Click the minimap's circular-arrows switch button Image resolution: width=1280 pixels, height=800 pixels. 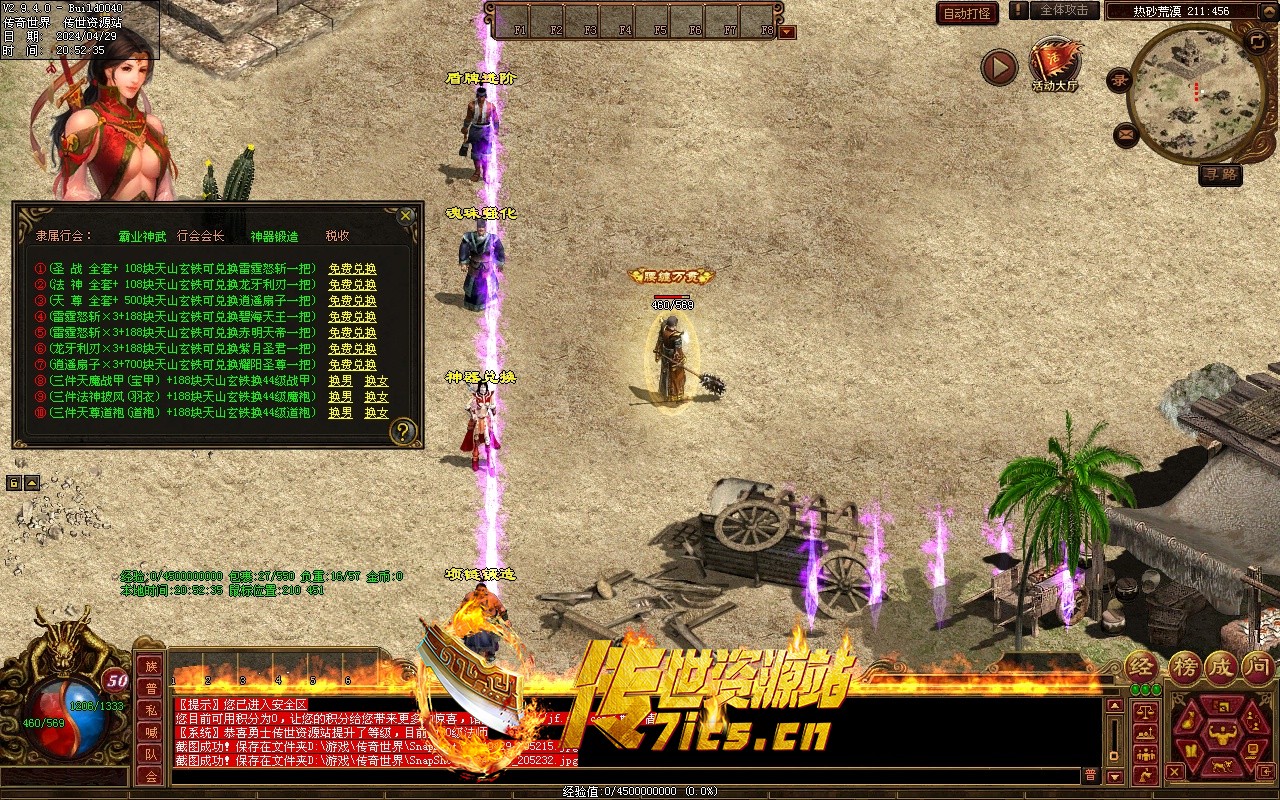[1257, 41]
